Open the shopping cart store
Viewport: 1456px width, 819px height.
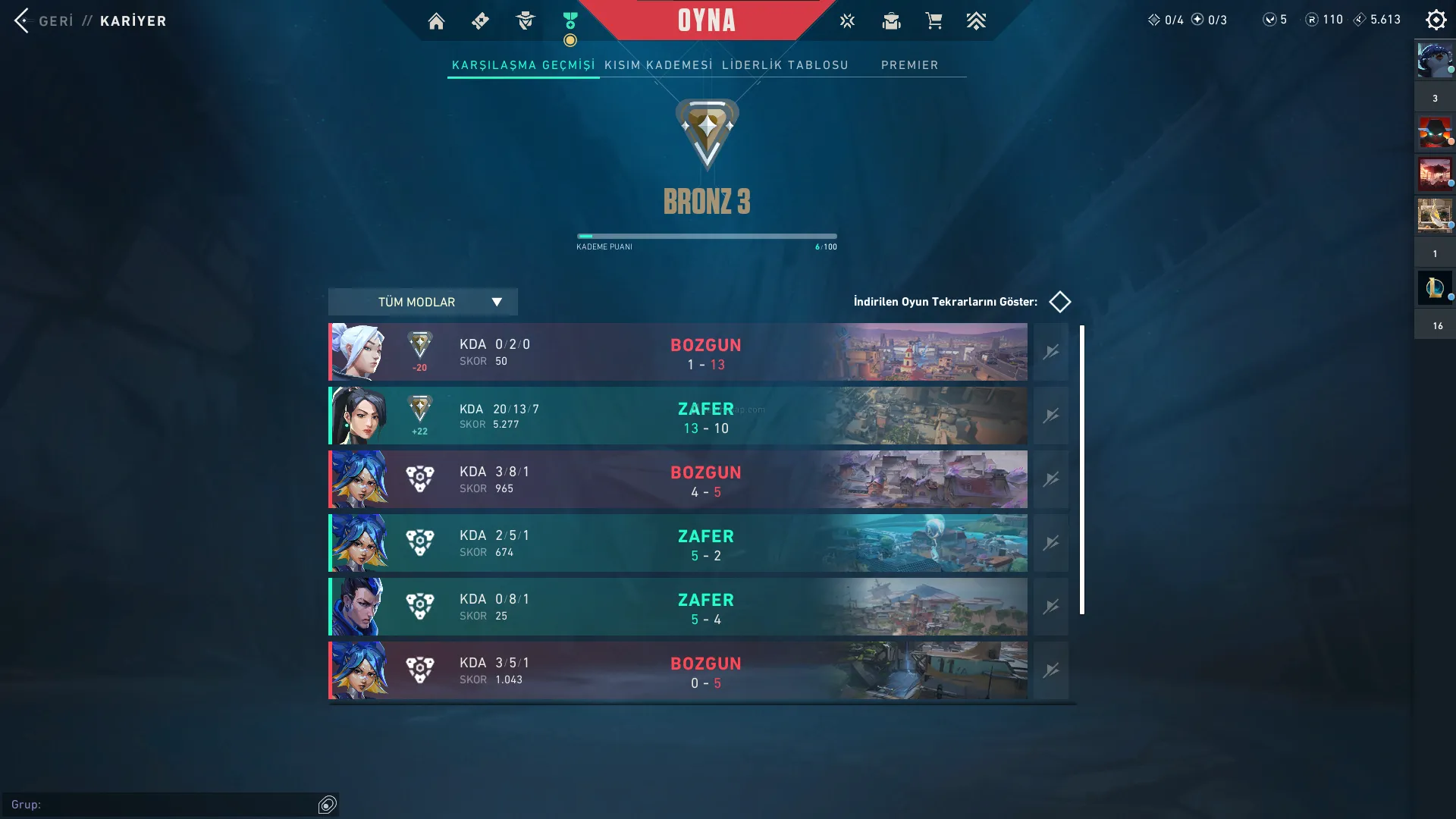[934, 21]
